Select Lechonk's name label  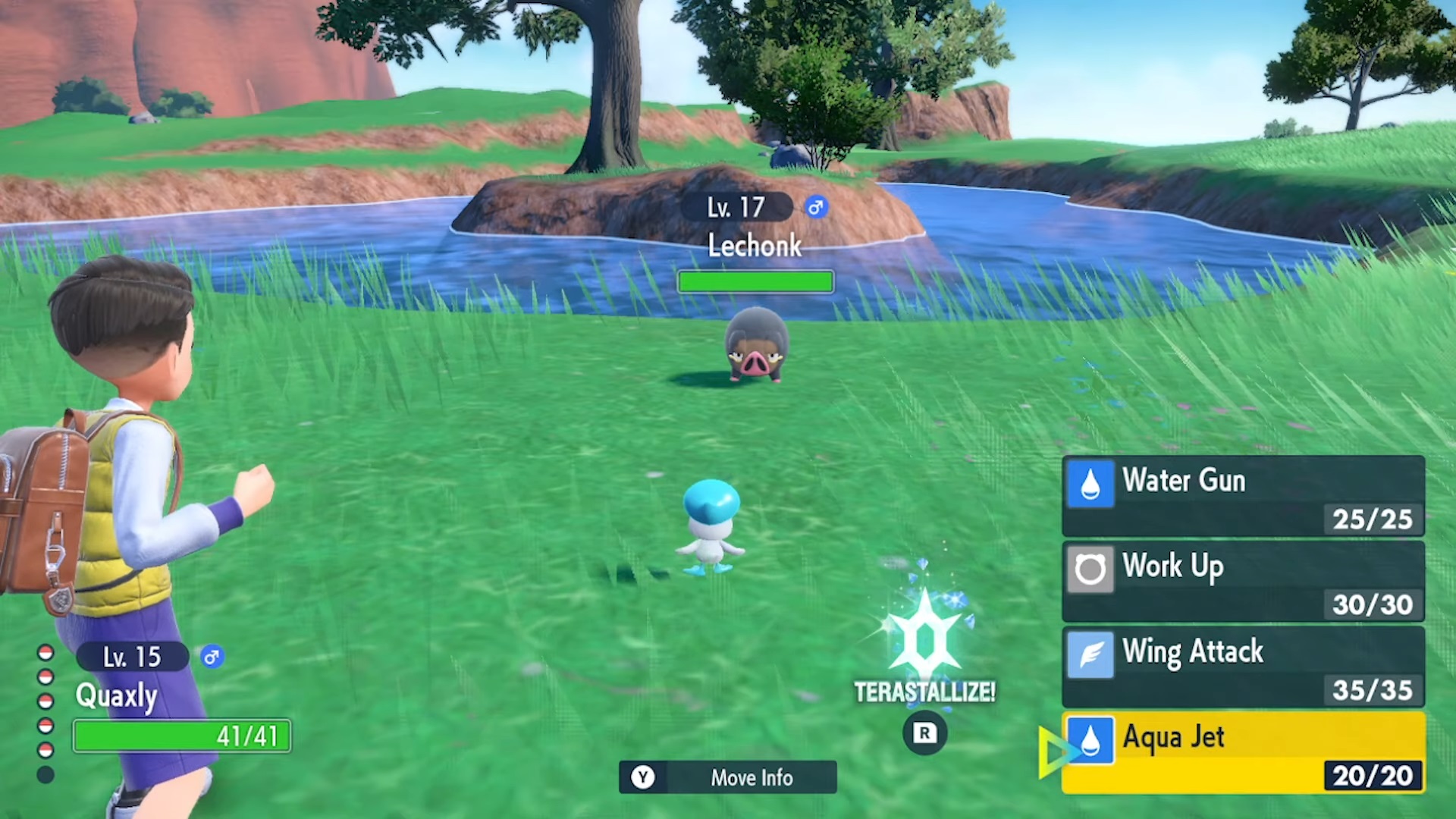click(x=755, y=245)
